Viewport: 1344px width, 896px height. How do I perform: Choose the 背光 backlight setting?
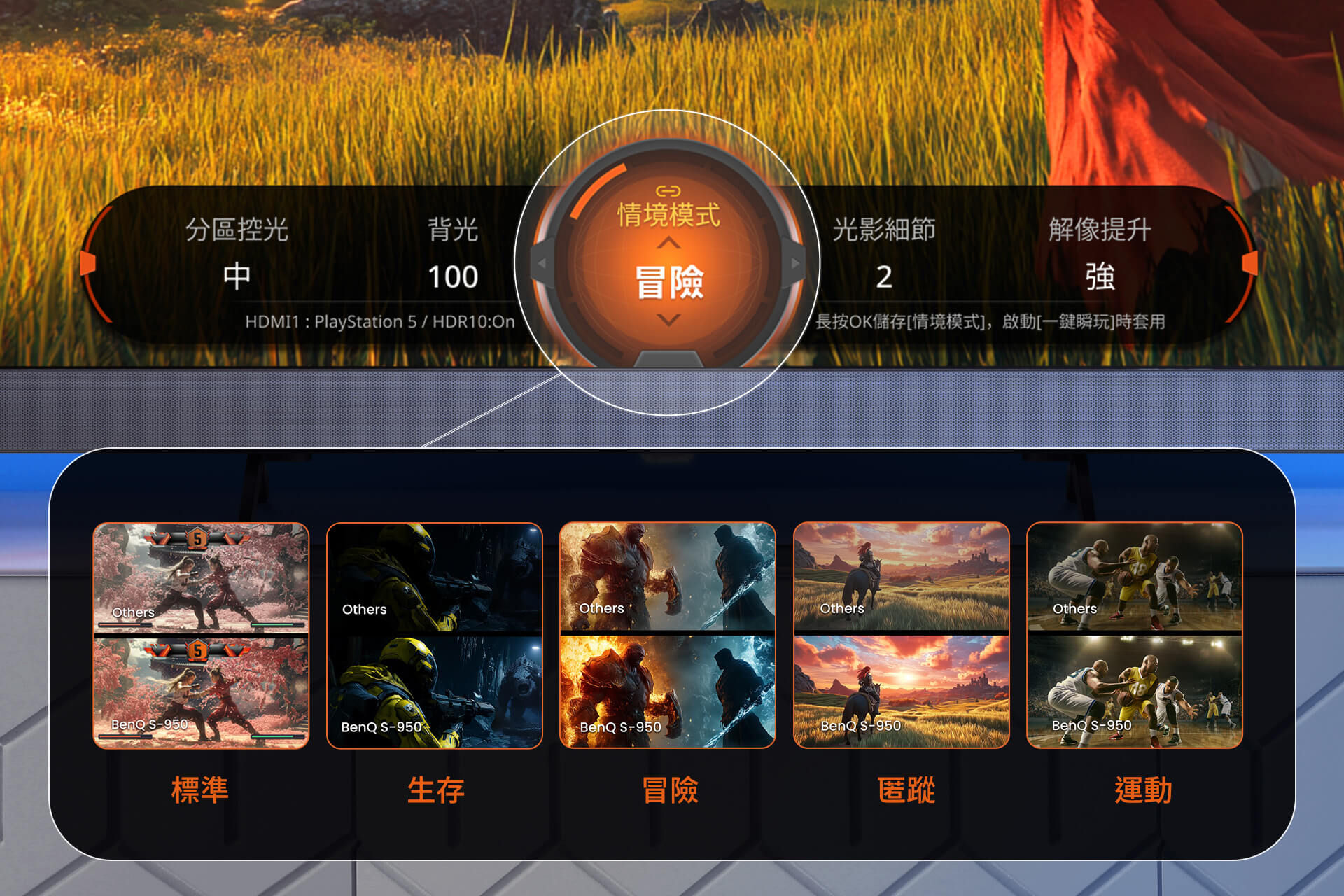click(x=453, y=252)
